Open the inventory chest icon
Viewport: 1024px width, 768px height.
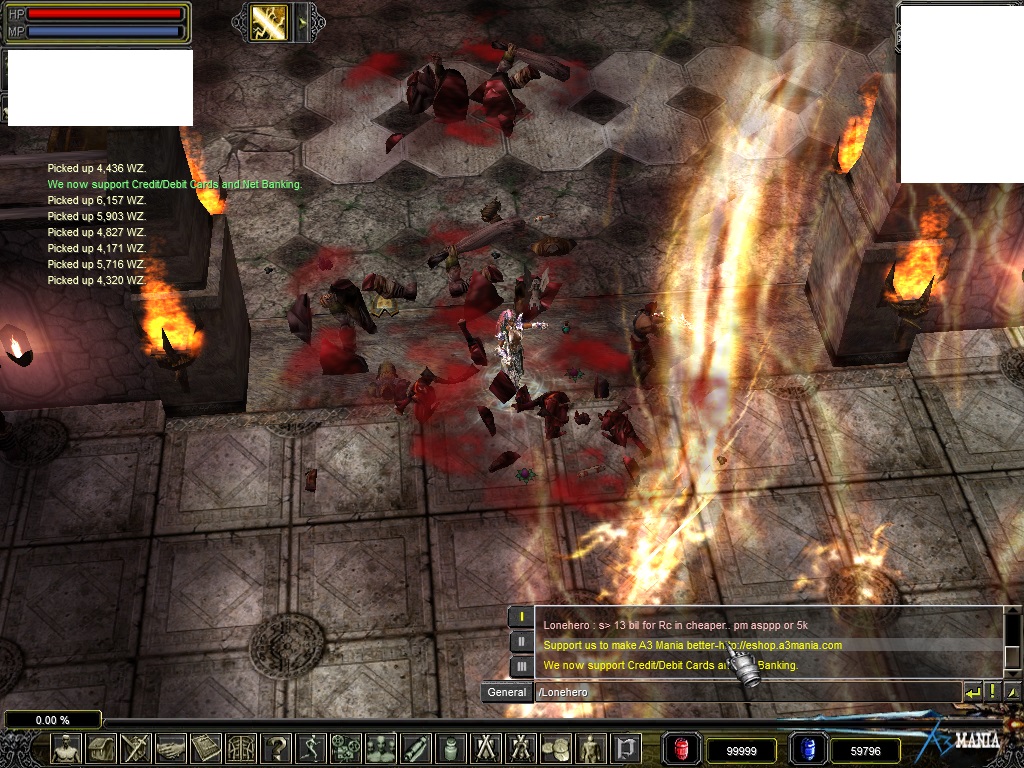coord(101,748)
